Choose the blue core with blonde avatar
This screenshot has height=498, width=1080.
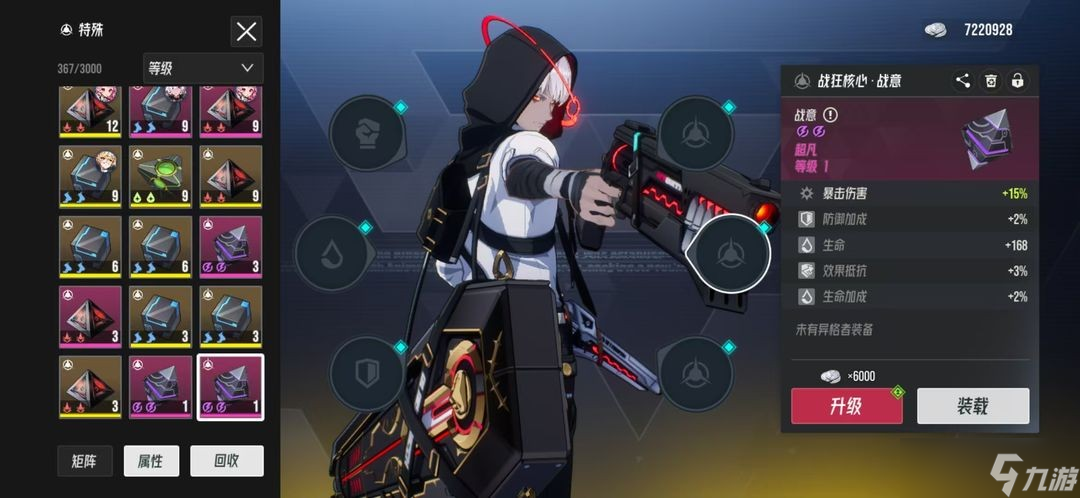pos(90,176)
